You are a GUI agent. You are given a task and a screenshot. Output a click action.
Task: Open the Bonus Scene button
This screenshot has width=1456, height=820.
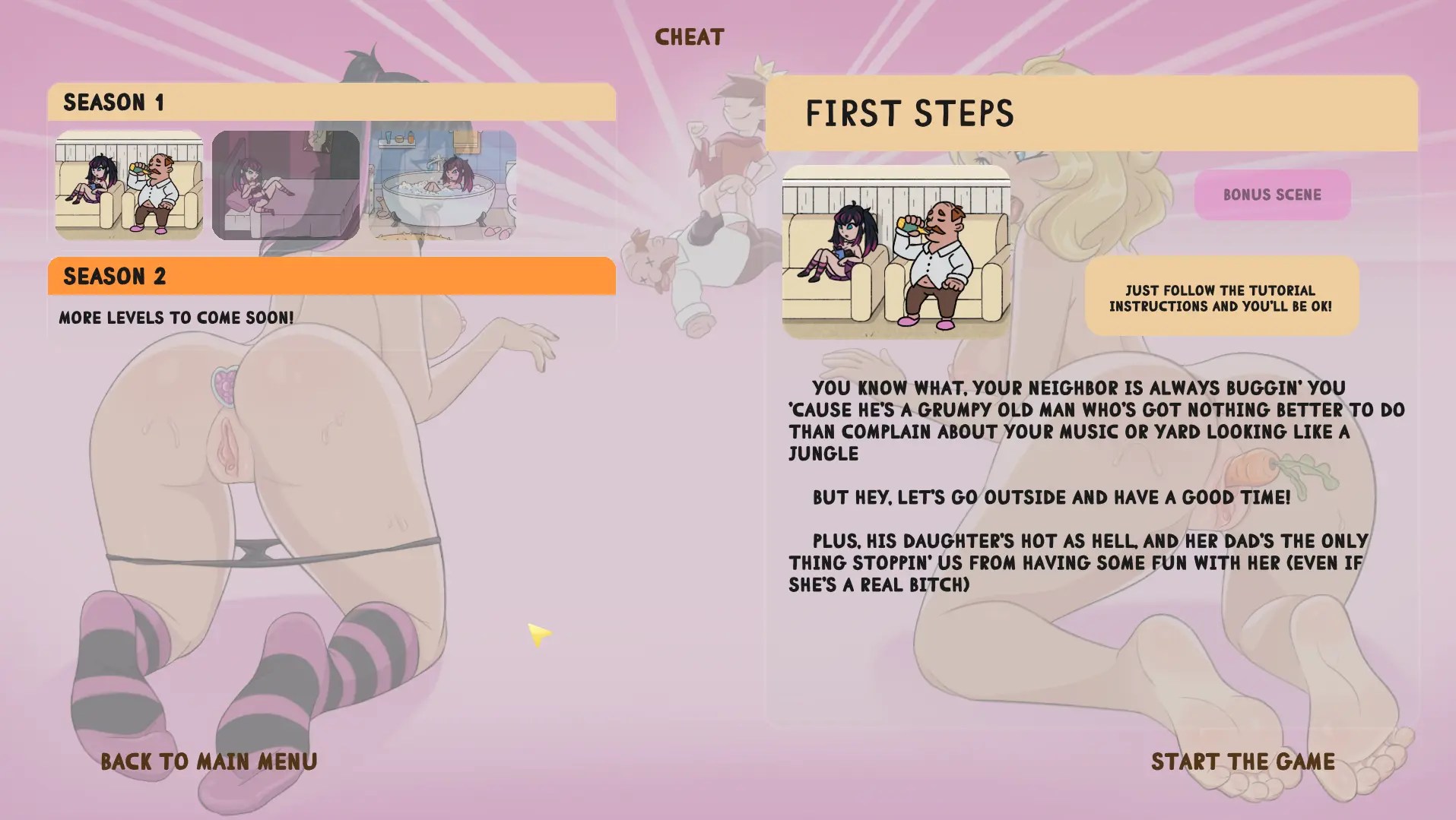1272,195
